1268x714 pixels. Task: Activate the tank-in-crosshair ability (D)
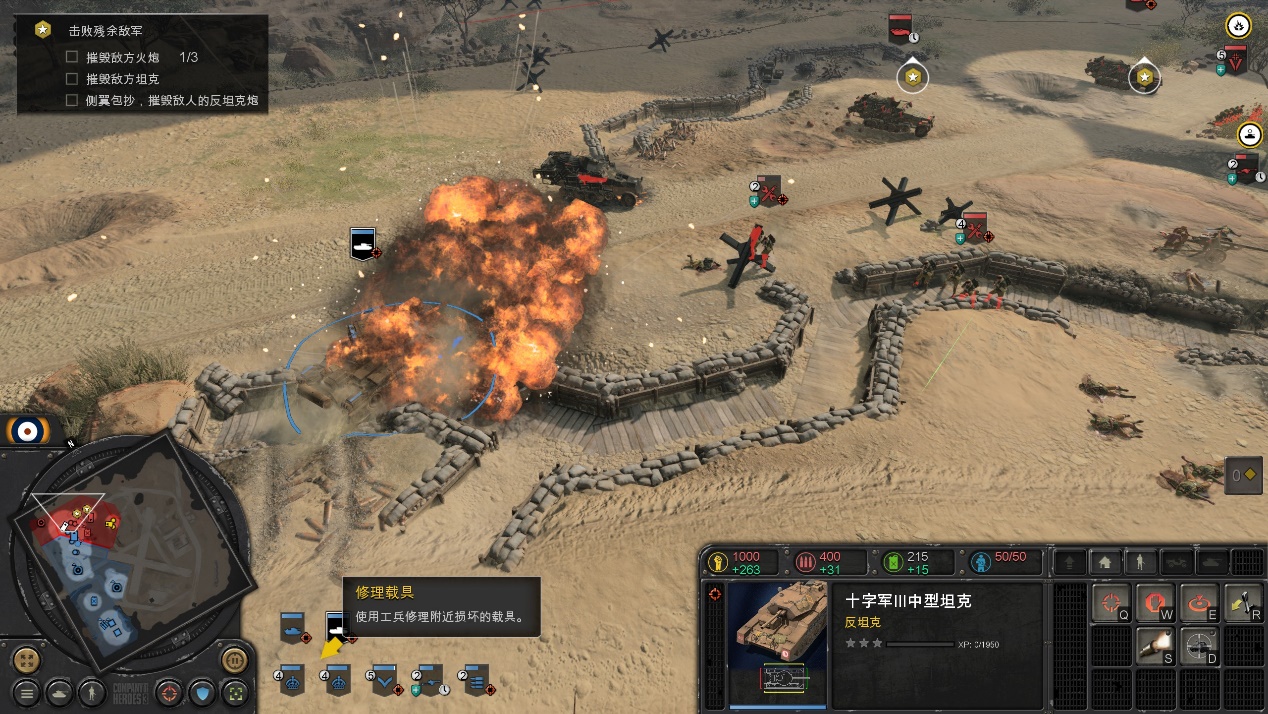pyautogui.click(x=1199, y=646)
